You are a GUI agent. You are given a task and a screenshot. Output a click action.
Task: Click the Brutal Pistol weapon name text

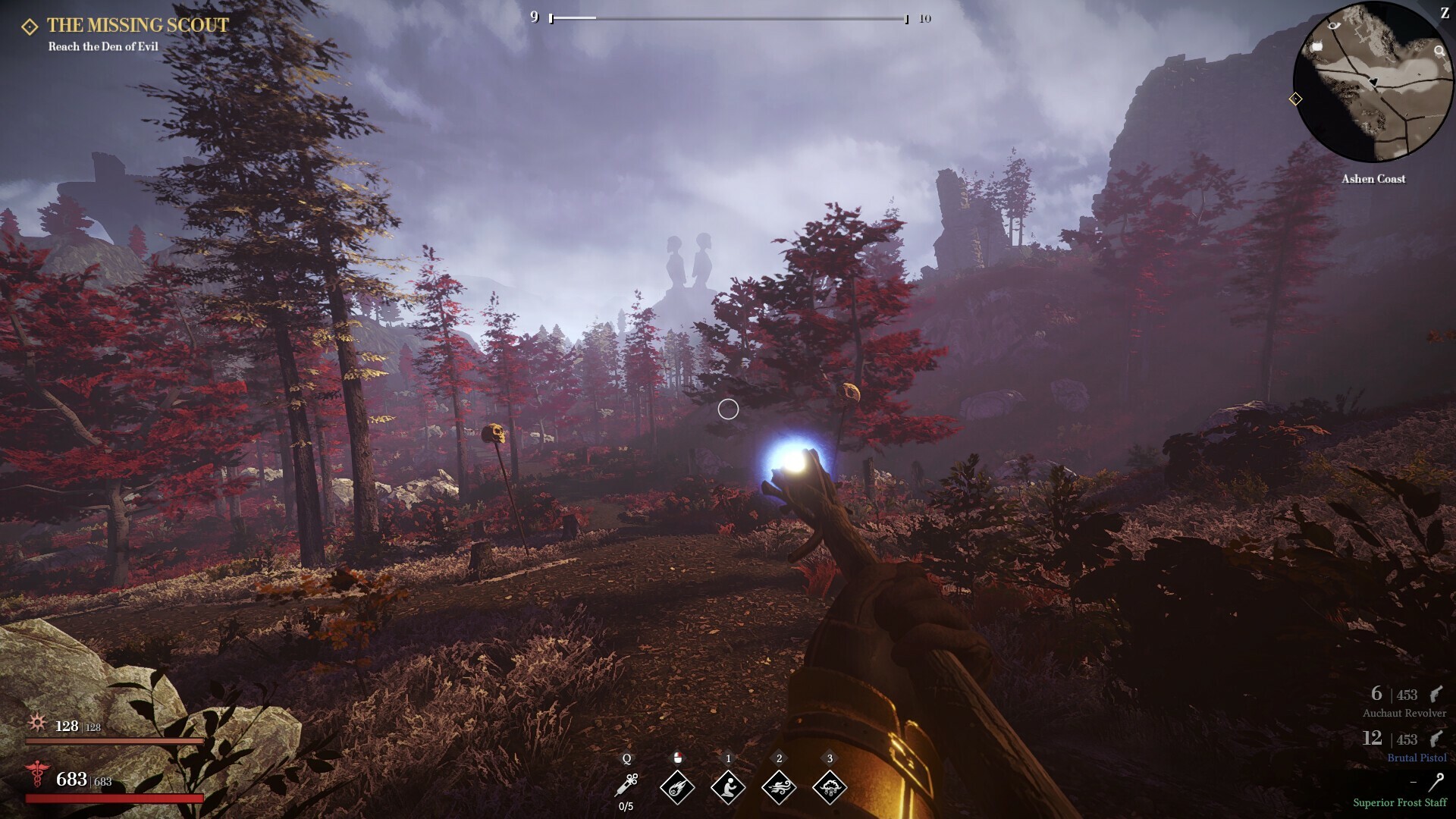[1416, 758]
